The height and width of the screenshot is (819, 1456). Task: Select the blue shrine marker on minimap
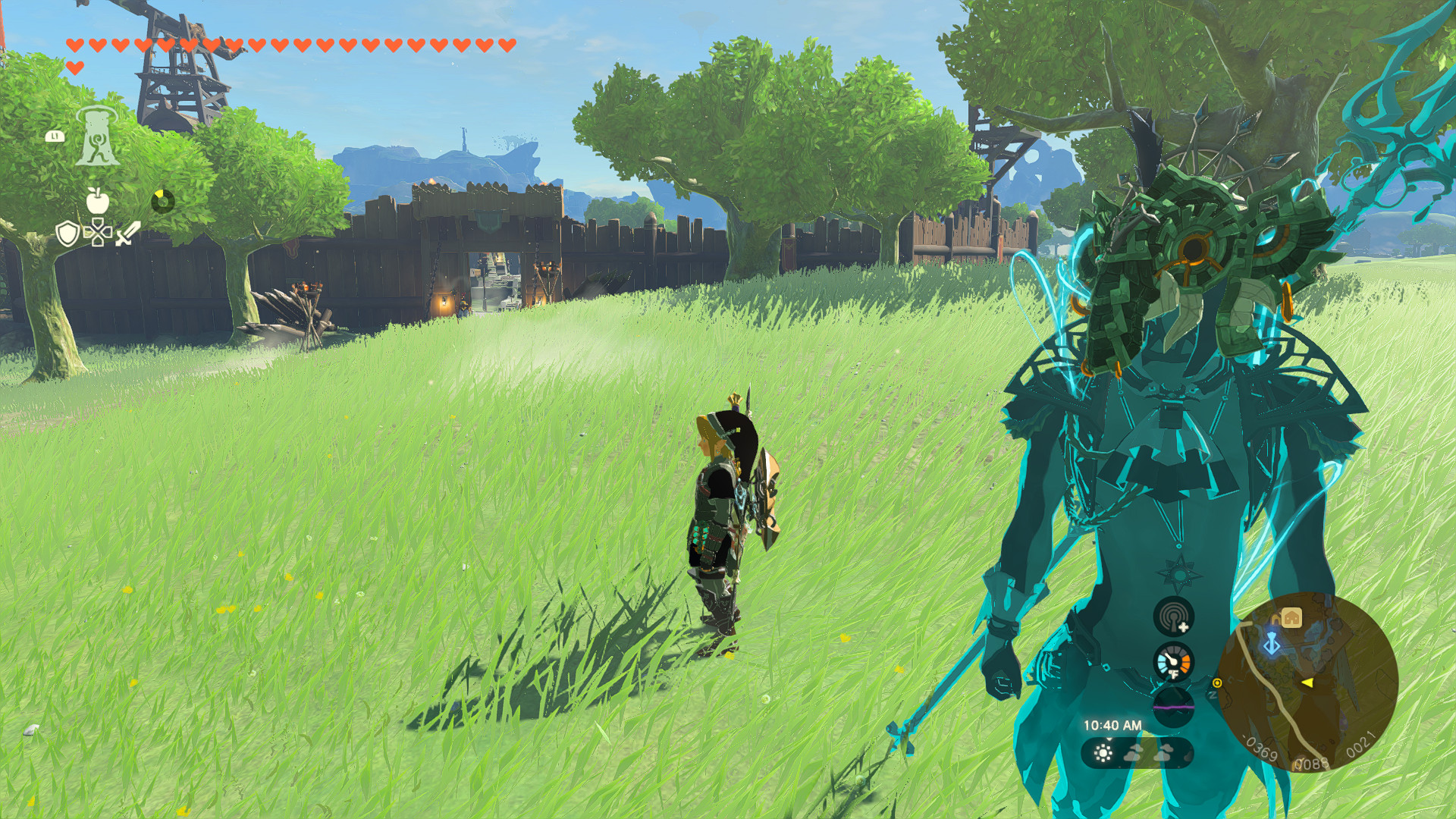(1272, 642)
